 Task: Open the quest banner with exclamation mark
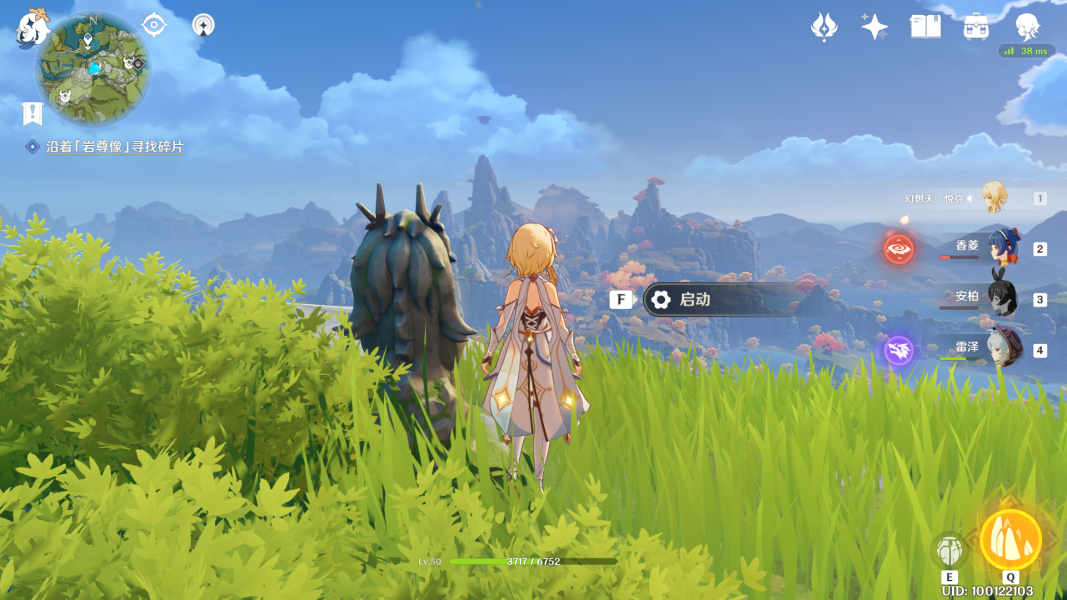[x=32, y=114]
